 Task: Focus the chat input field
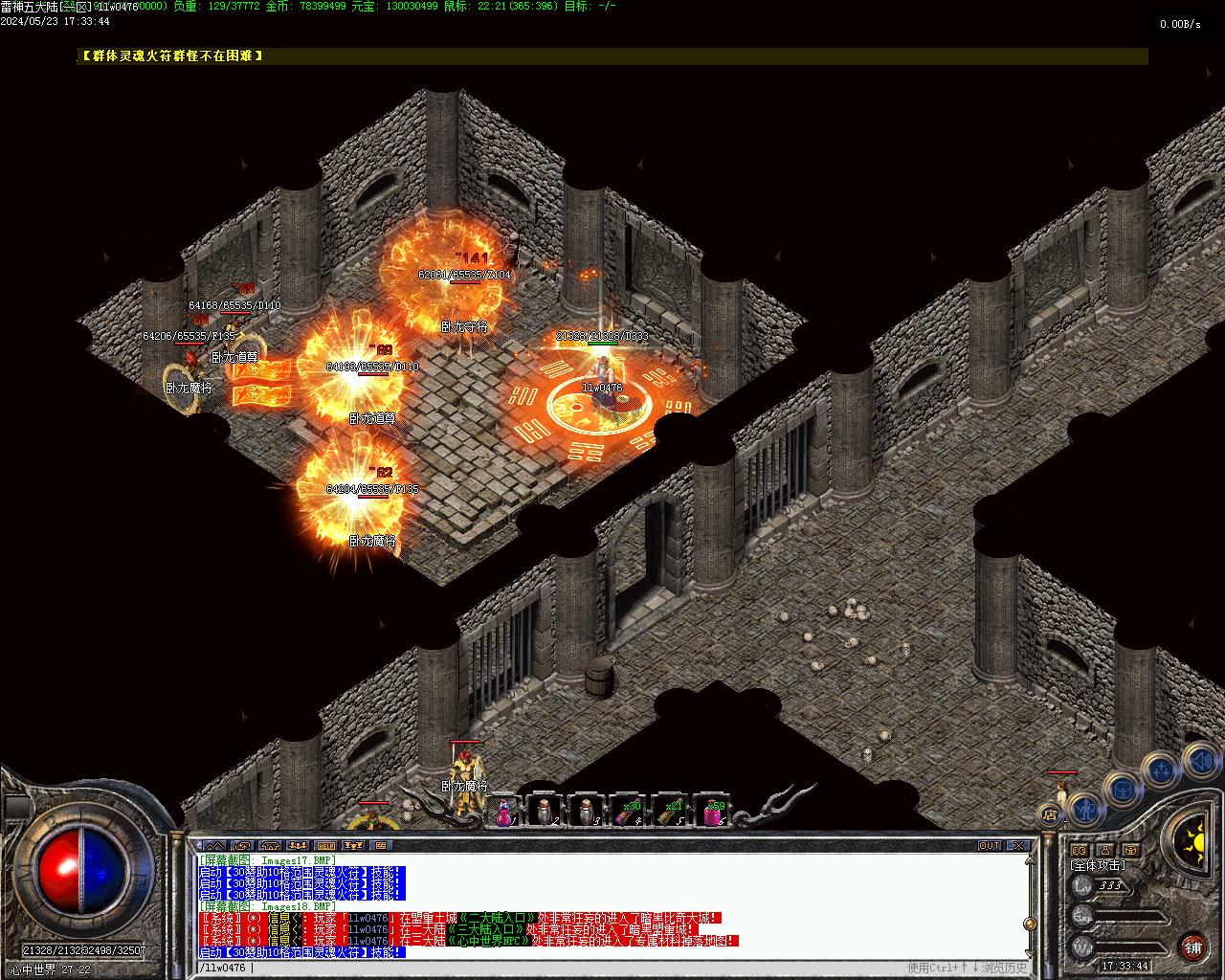[x=574, y=968]
